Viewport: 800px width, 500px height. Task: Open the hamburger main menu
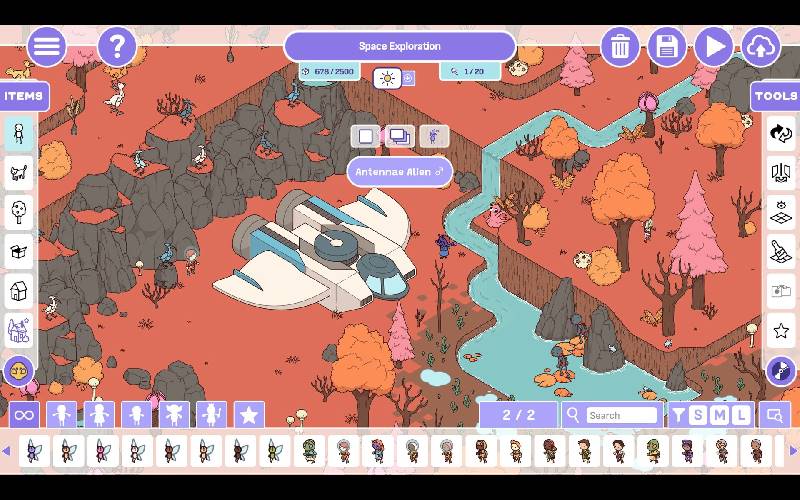click(x=46, y=47)
